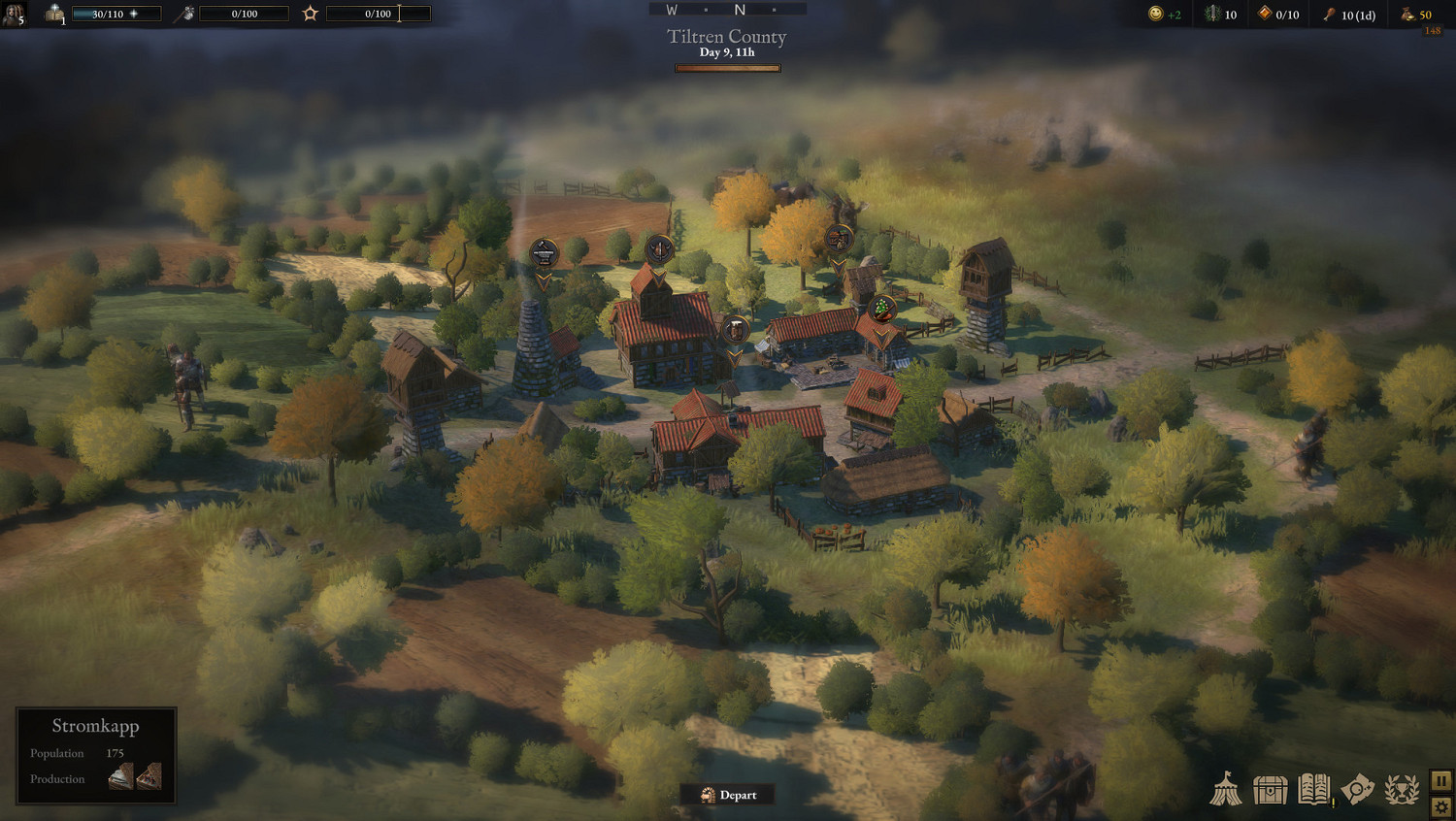This screenshot has height=821, width=1456.
Task: Expand the chevron under the herbs marker
Action: (x=880, y=336)
